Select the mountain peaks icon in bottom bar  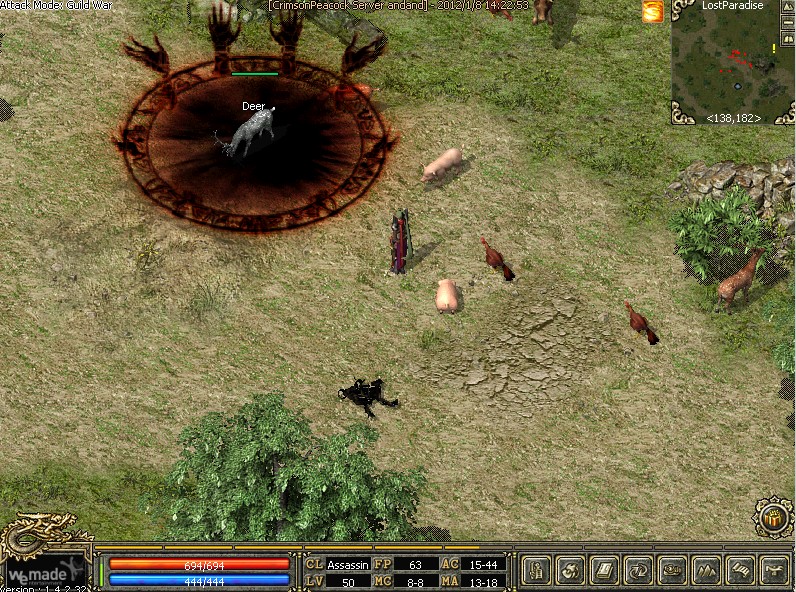[706, 571]
